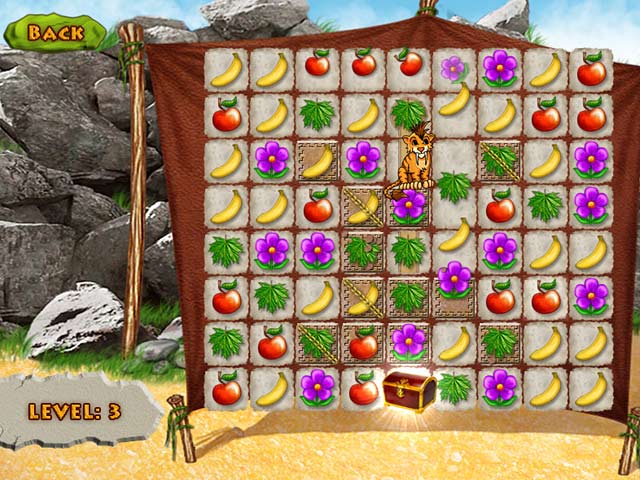Screen dimensions: 640x480
Task: Go back with the Back button
Action: pos(54,32)
